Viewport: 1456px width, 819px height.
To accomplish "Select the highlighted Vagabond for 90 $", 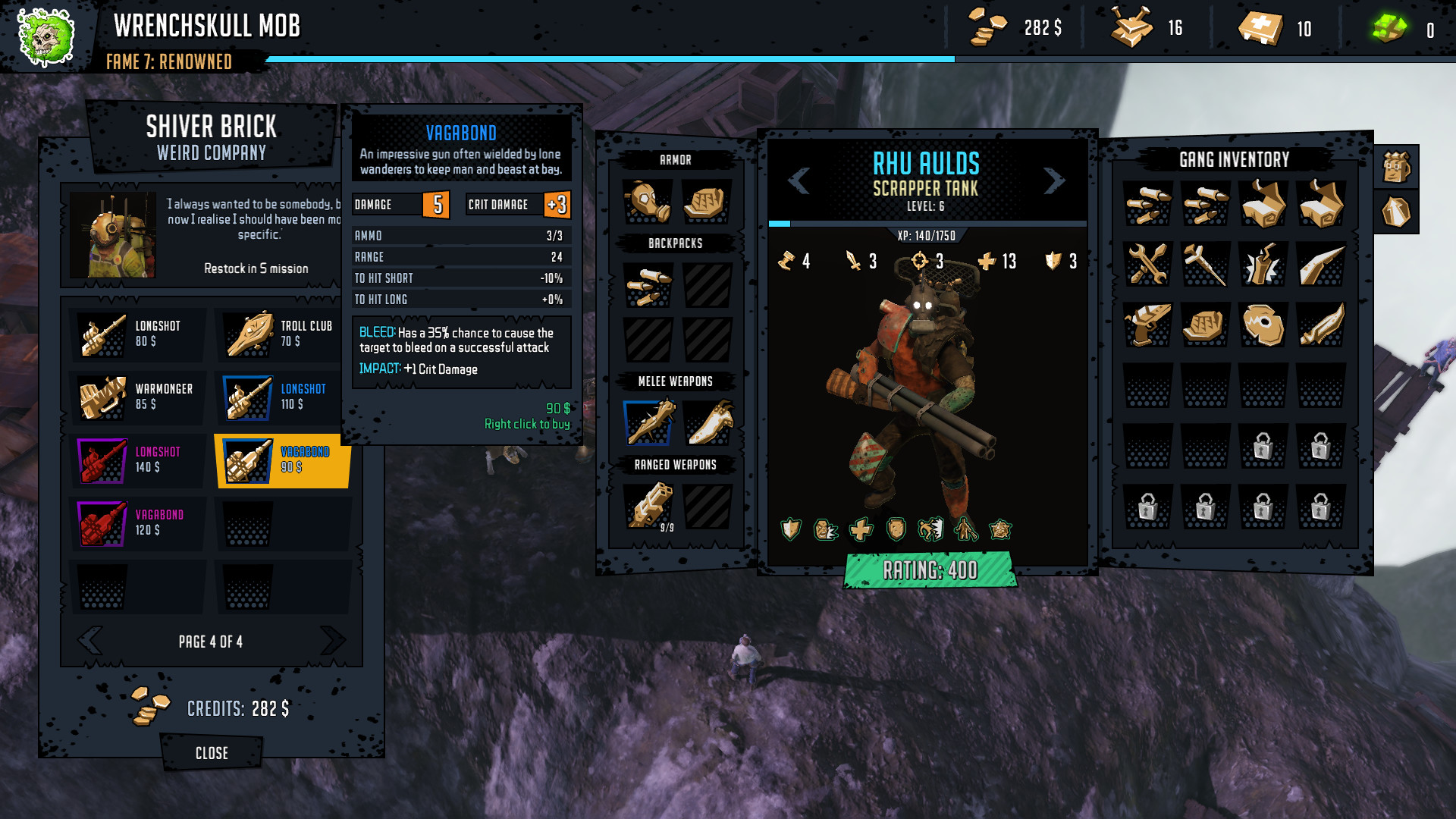I will [x=281, y=460].
